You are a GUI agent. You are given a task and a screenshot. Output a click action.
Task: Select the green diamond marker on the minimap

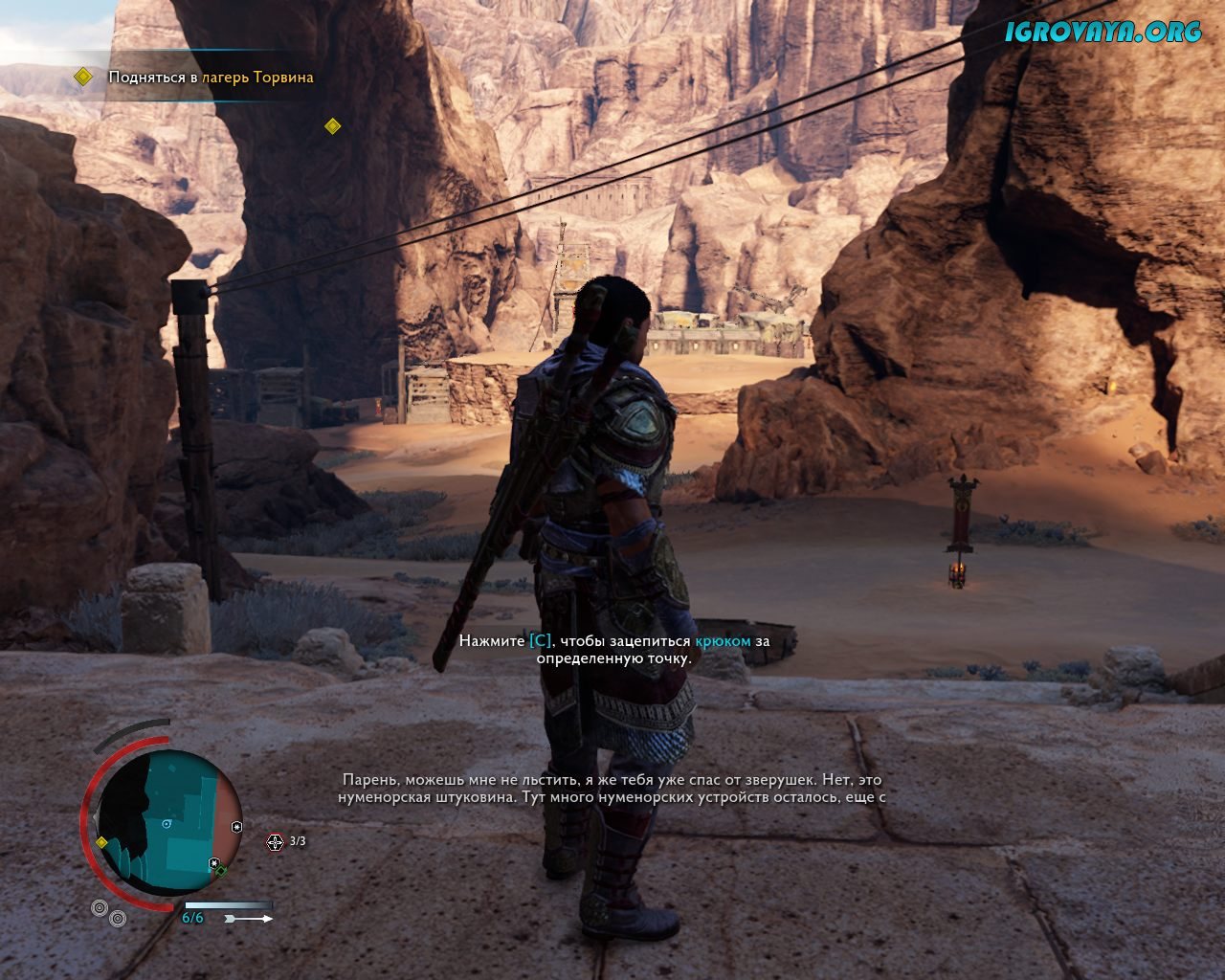(221, 871)
